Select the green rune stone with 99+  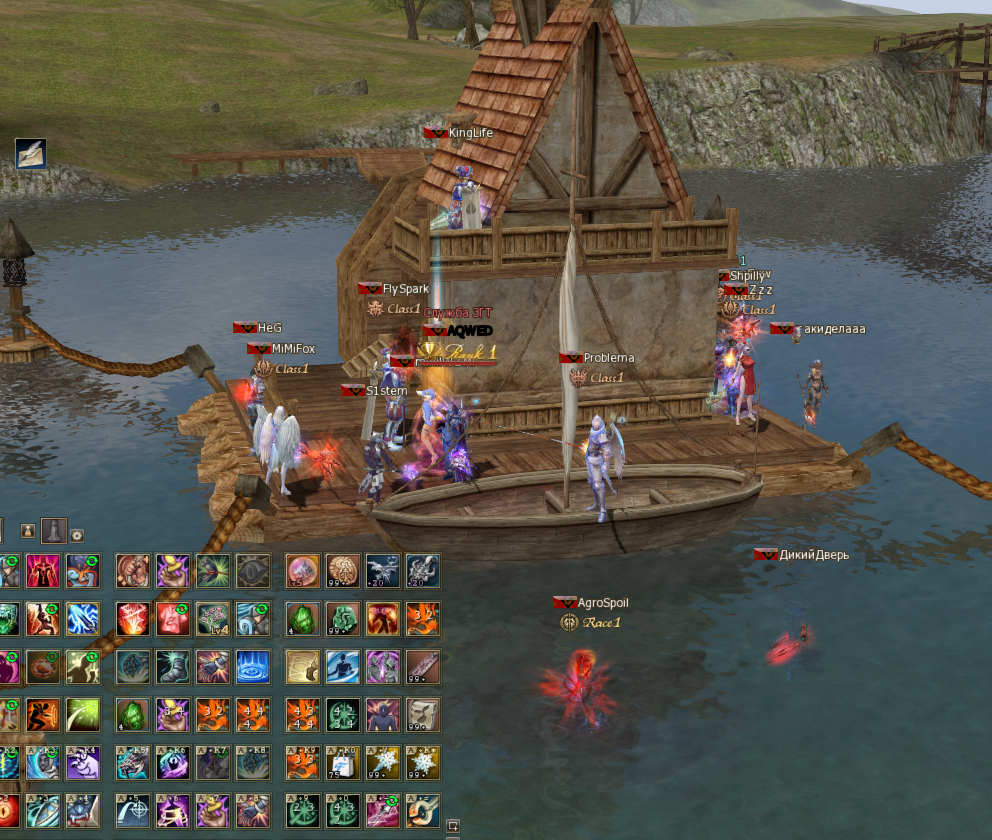point(342,618)
